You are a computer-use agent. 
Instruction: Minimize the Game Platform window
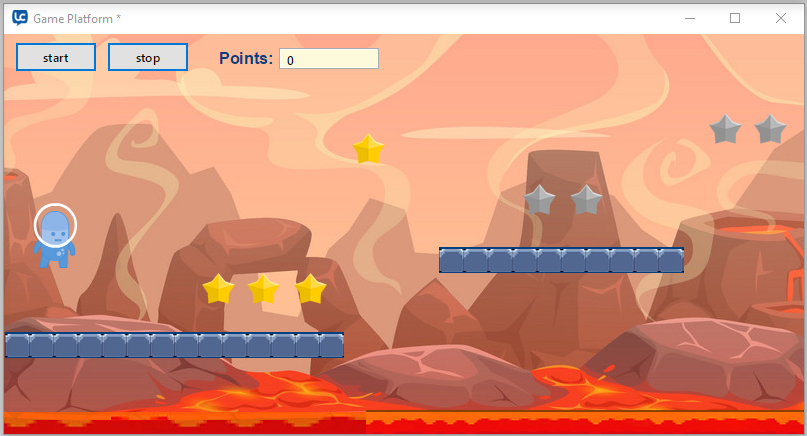click(x=689, y=18)
